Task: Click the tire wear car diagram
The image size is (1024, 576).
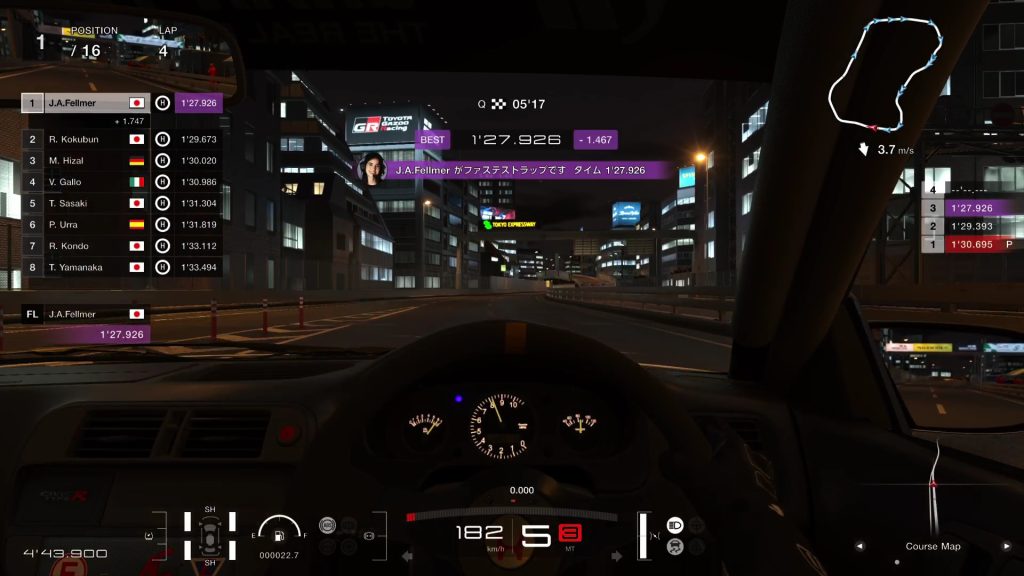Action: pos(210,535)
